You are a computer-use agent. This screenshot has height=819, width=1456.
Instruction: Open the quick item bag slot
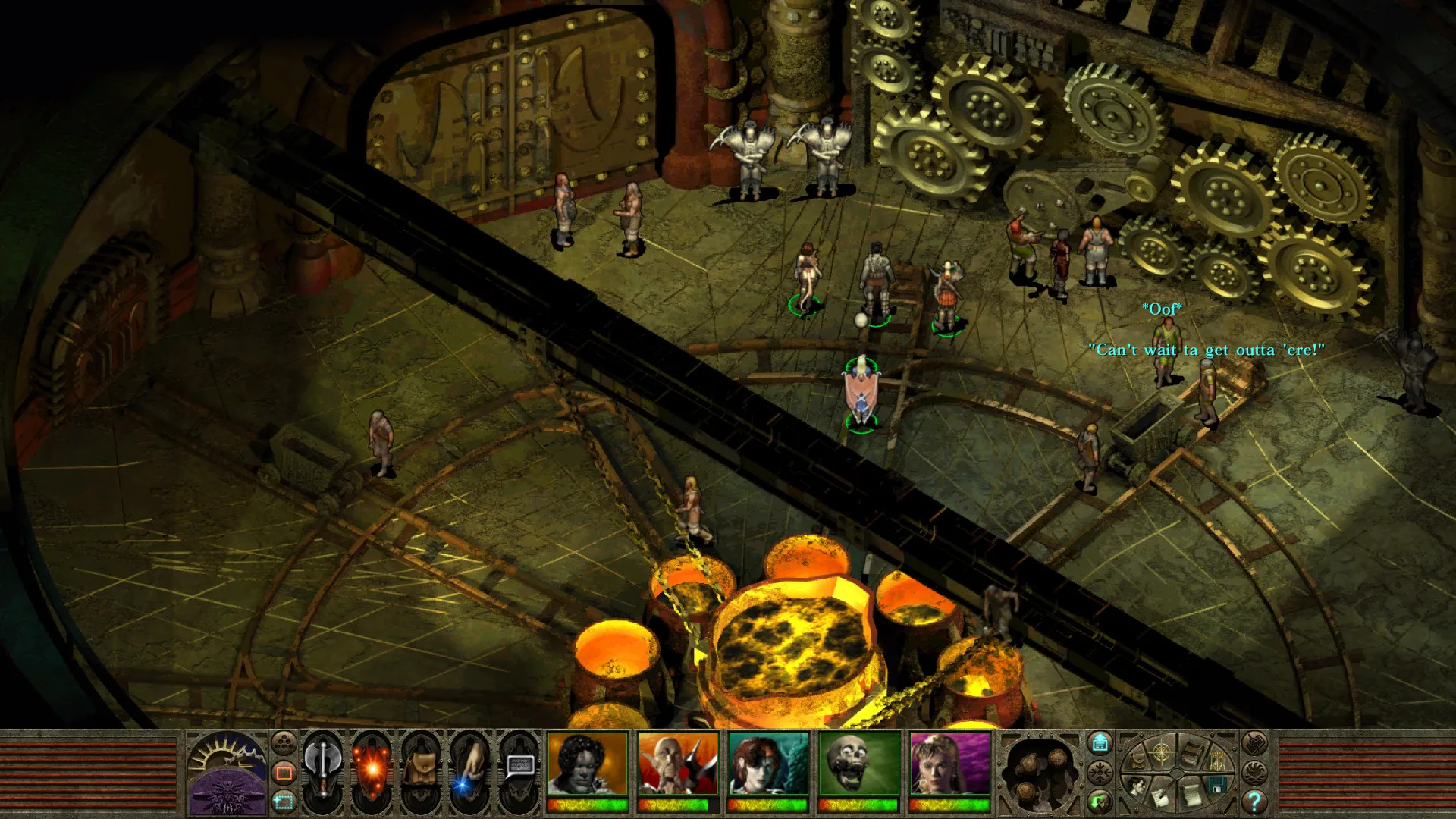tap(422, 767)
